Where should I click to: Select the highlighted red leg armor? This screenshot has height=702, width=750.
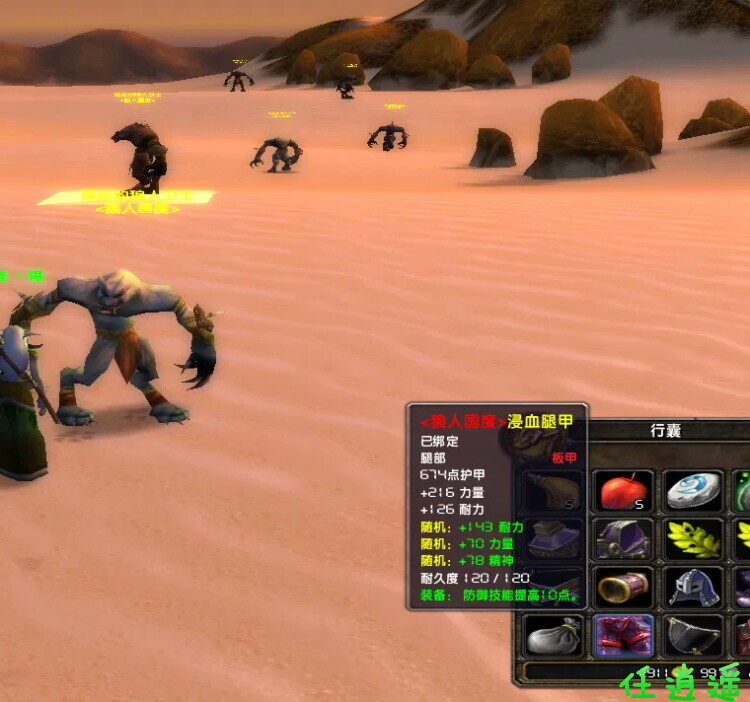623,635
